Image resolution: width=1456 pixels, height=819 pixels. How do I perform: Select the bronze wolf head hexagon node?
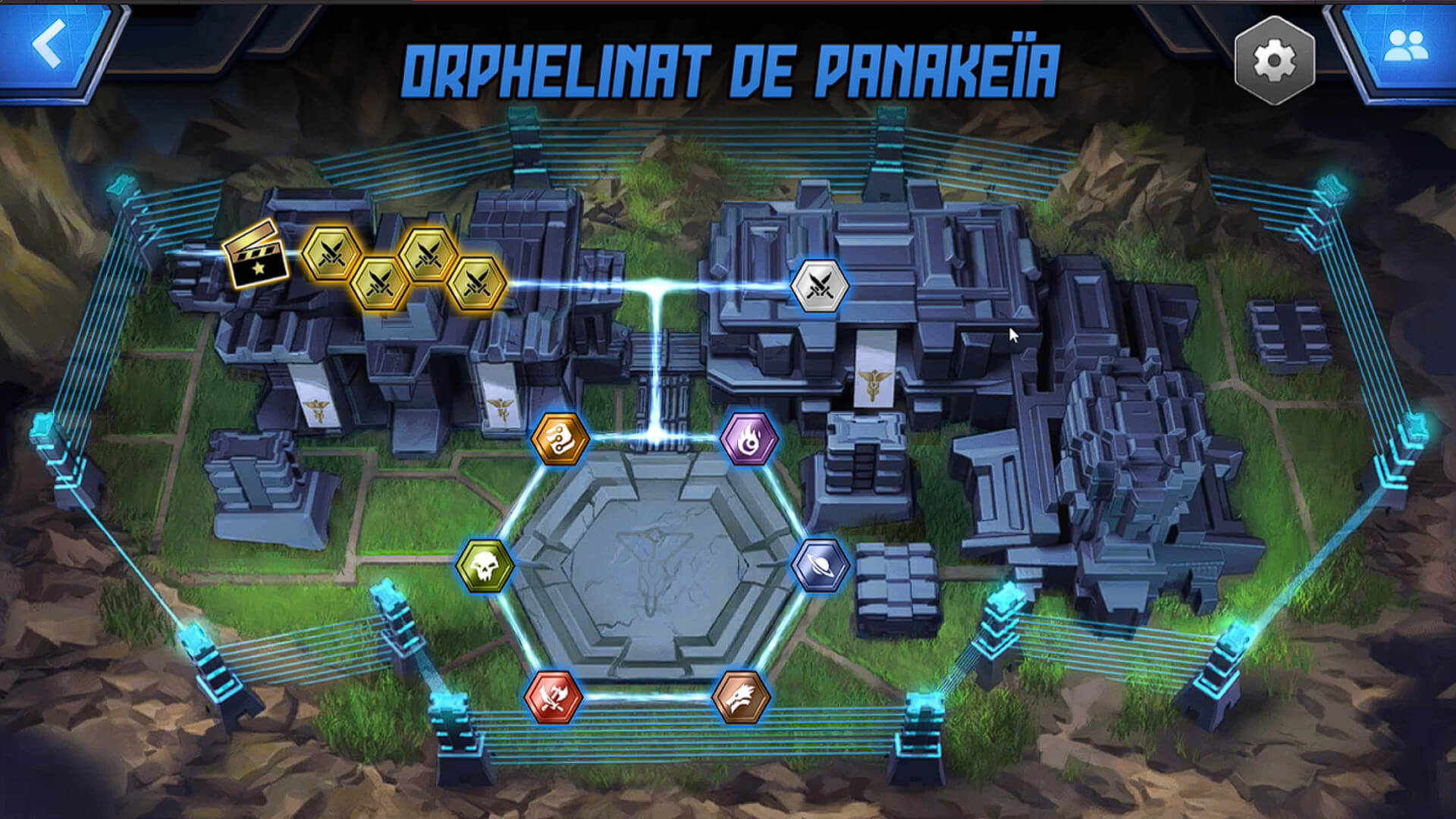tap(741, 696)
